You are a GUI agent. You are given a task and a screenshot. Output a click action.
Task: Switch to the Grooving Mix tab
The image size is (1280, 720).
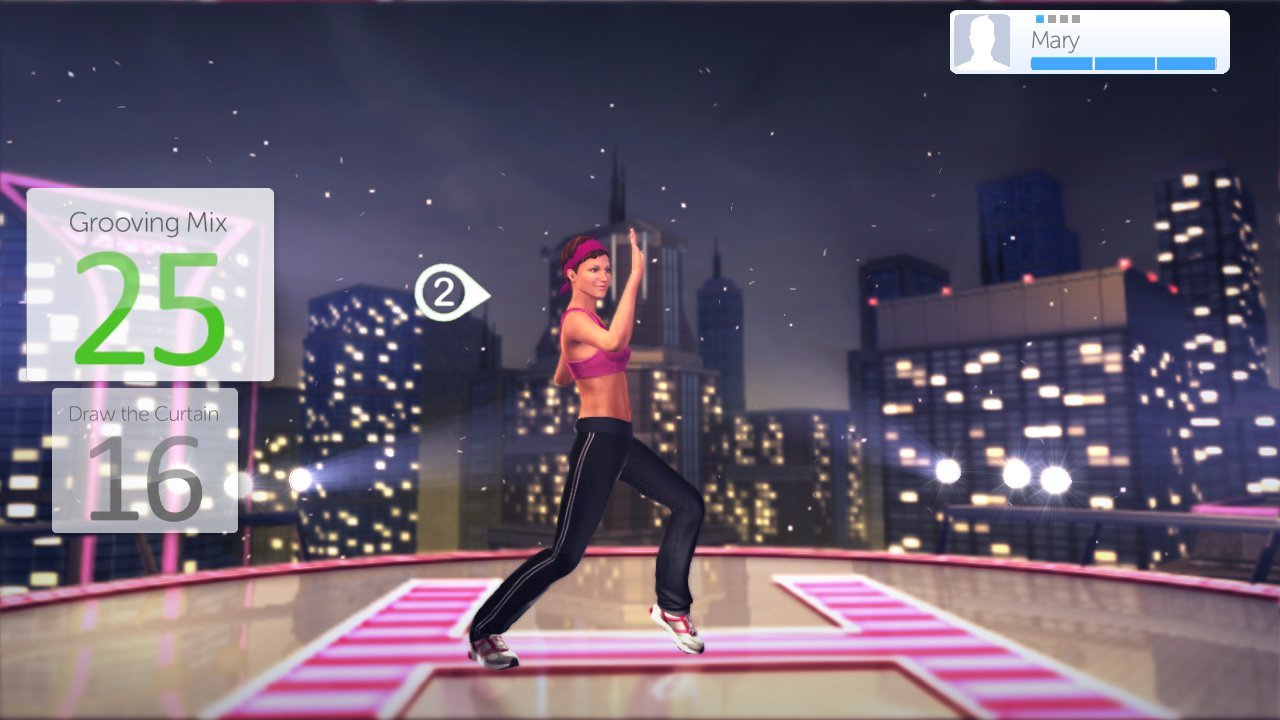coord(150,222)
